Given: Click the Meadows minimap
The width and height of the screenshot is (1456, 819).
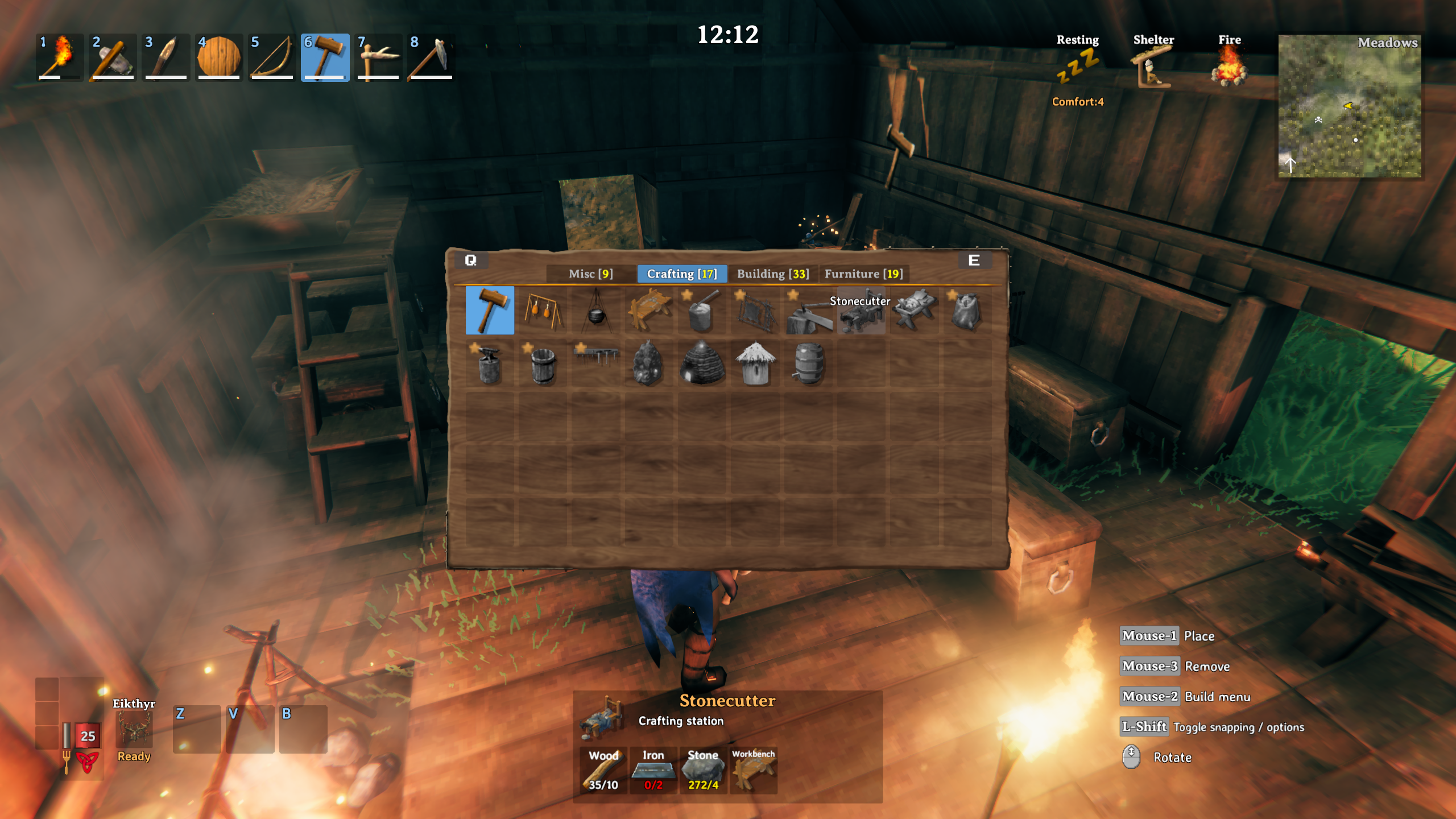Looking at the screenshot, I should (x=1349, y=106).
